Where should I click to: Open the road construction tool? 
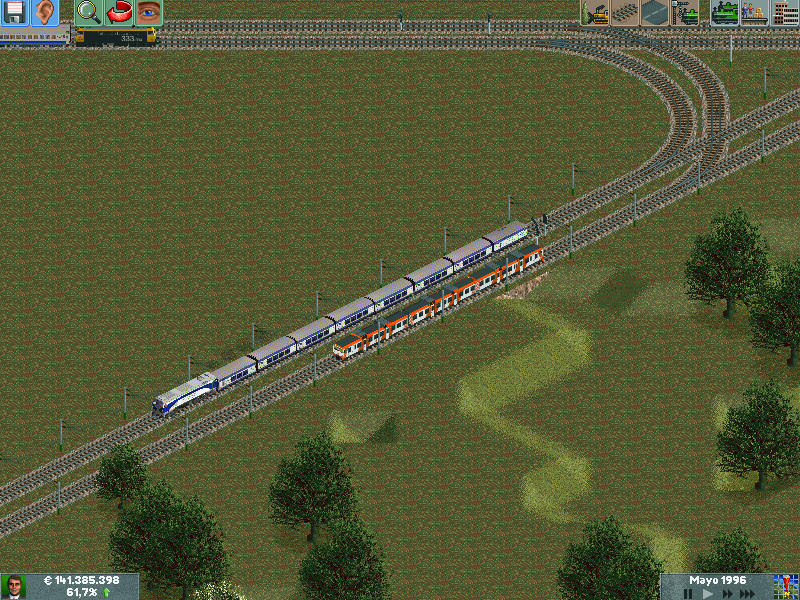pos(655,13)
